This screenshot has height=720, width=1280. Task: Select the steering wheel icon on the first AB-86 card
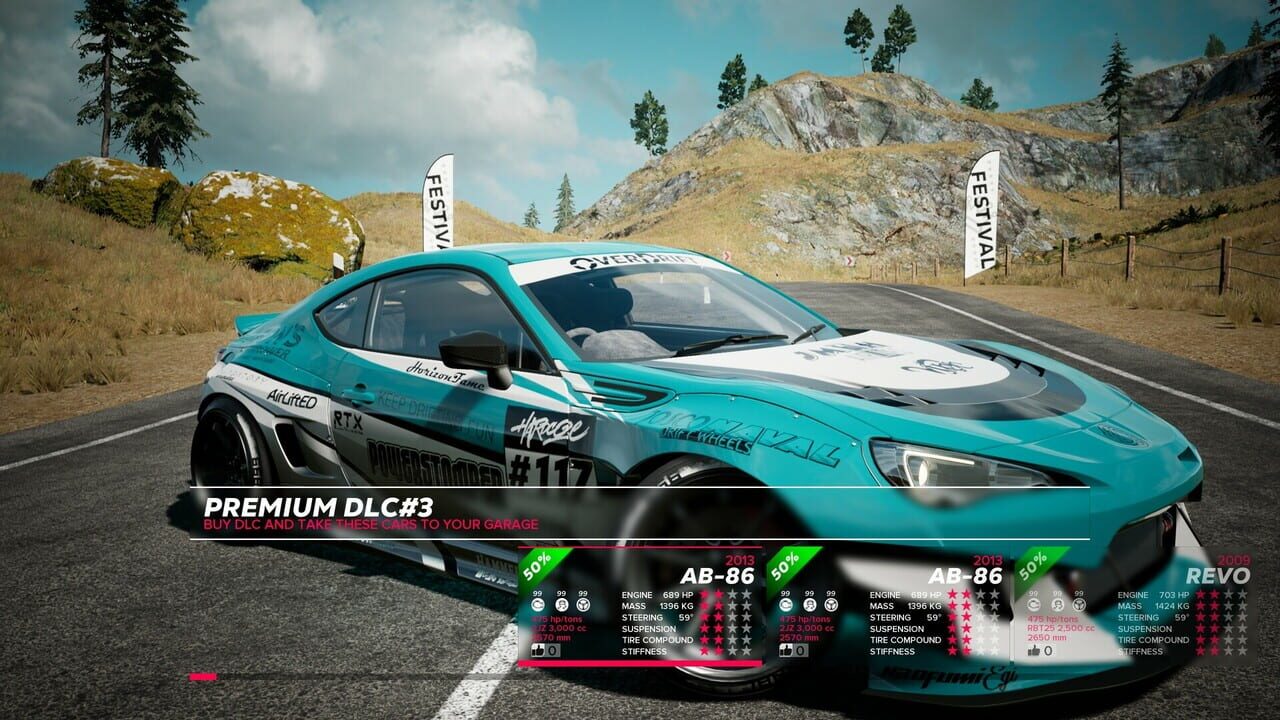point(584,605)
